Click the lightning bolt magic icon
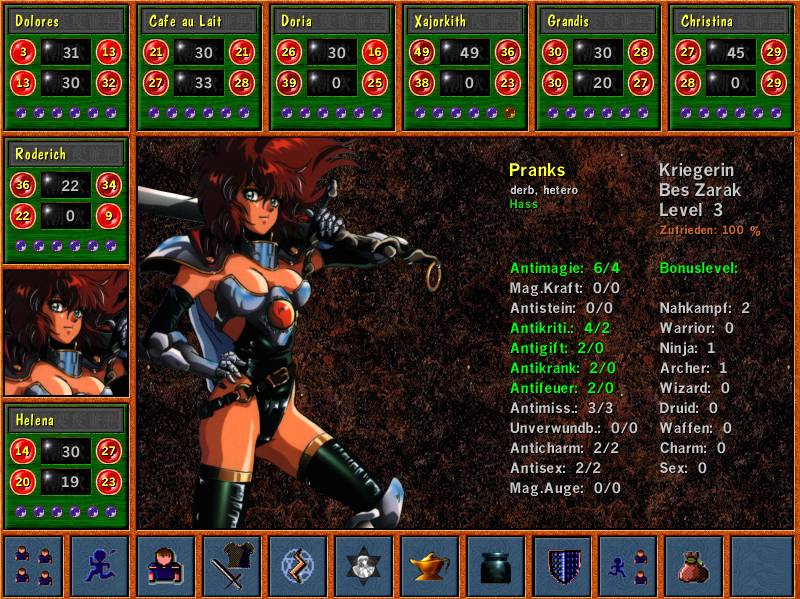The width and height of the screenshot is (800, 599). 298,566
